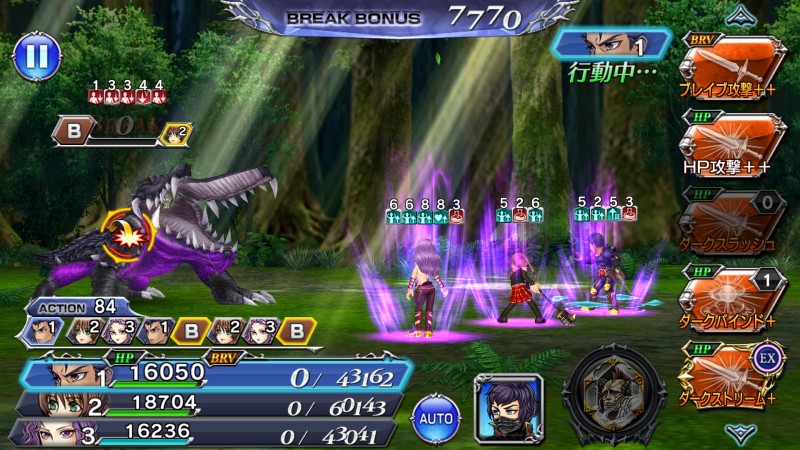The image size is (800, 450).
Task: Toggle AUTO battle mode
Action: 436,413
